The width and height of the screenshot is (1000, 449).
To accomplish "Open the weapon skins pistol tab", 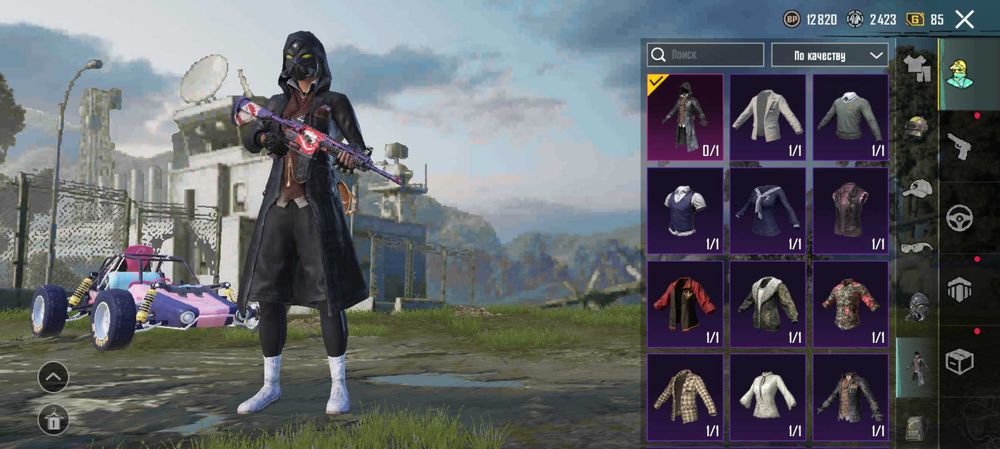I will click(960, 146).
